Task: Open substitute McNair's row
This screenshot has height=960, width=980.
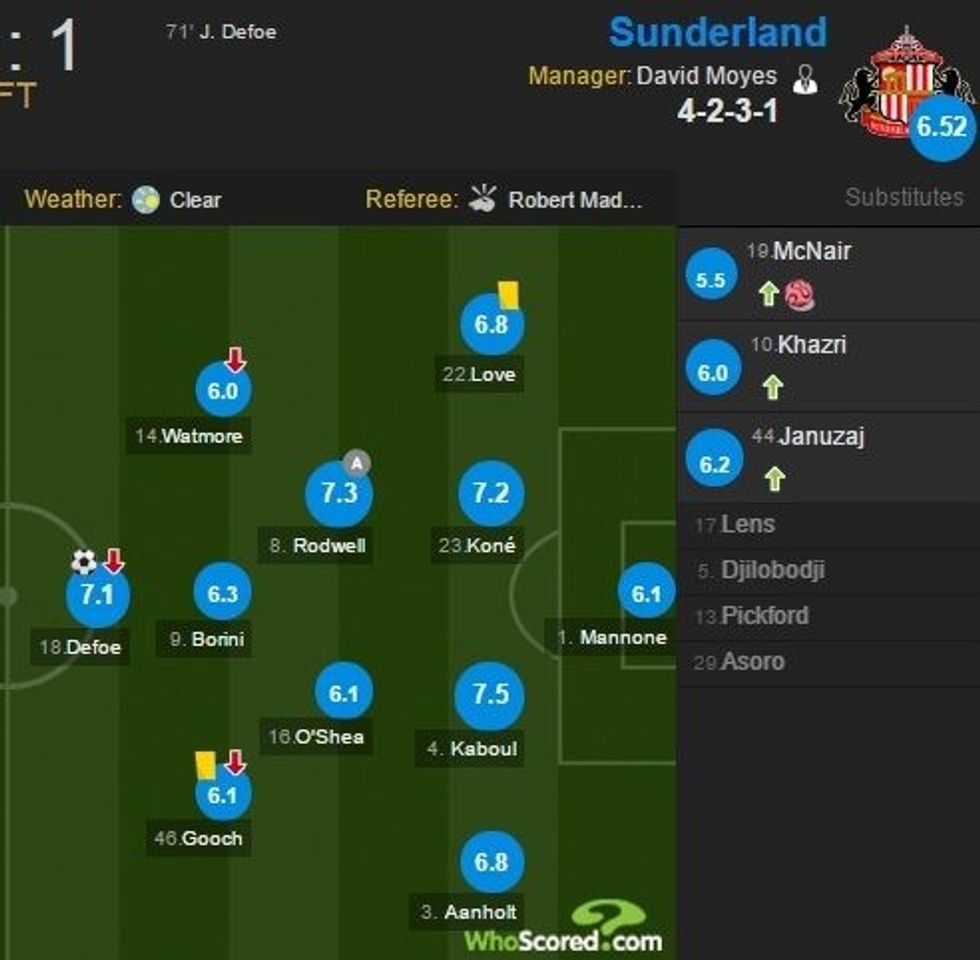Action: click(x=812, y=251)
